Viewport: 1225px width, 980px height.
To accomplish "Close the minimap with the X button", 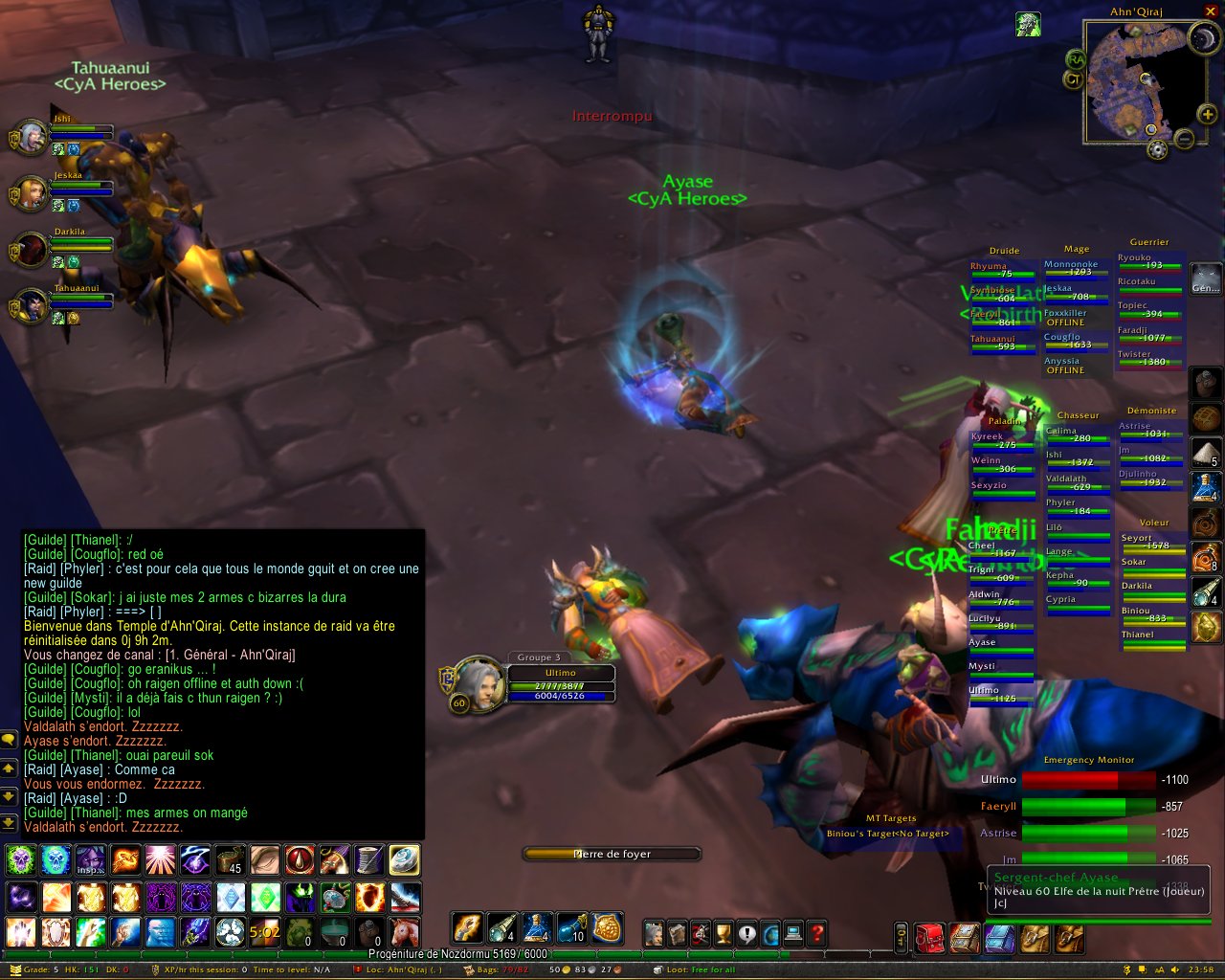I will 1211,11.
